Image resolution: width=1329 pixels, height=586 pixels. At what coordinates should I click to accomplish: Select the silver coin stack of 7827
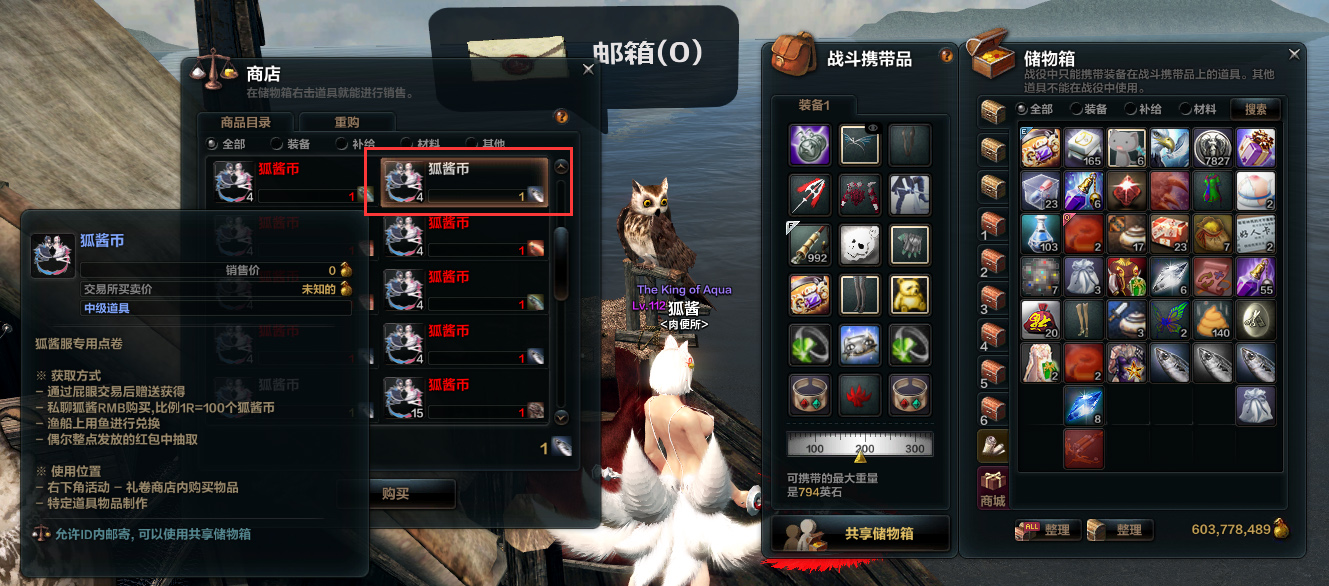click(x=1213, y=146)
